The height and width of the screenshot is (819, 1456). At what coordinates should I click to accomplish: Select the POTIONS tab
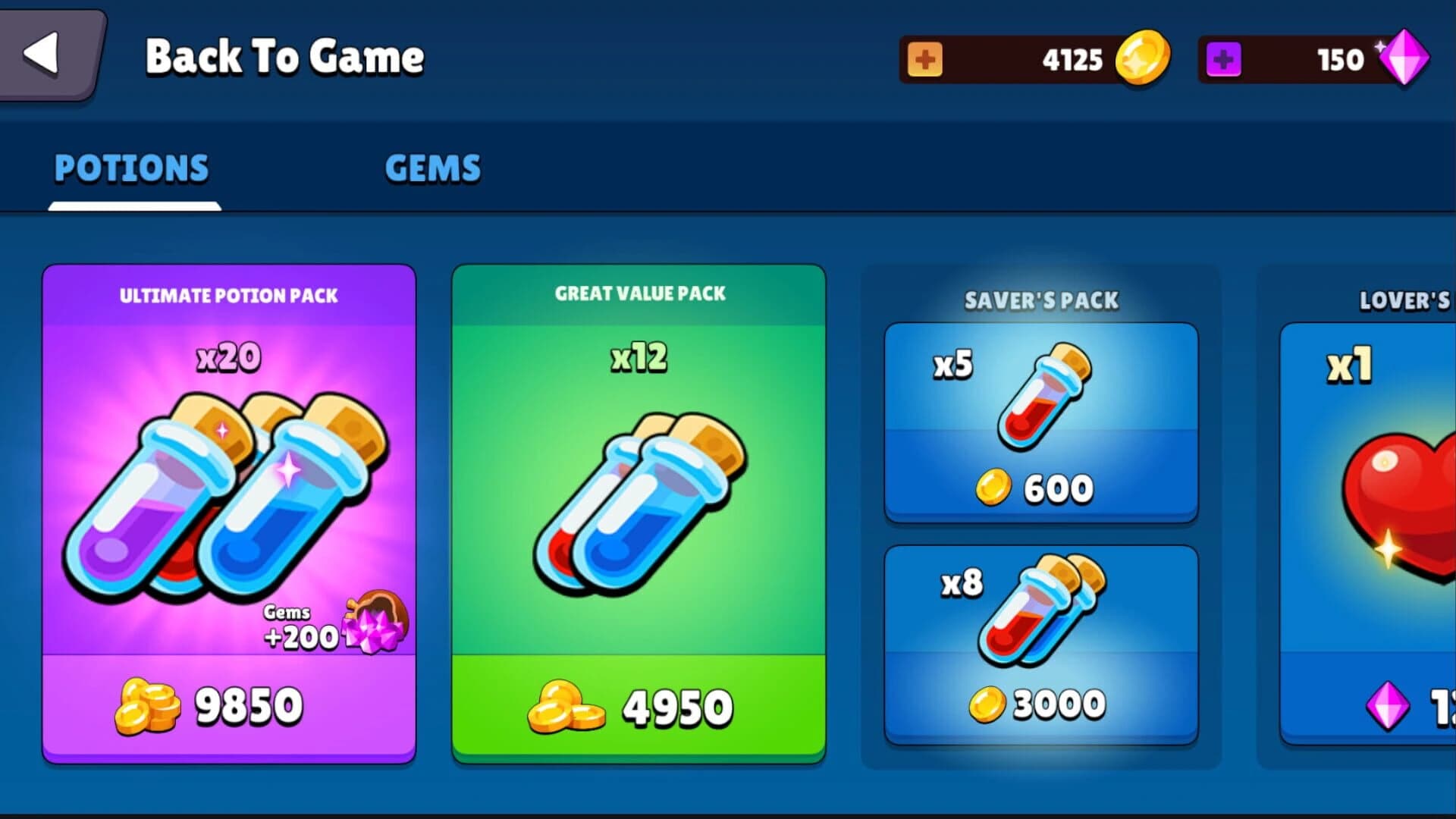[x=133, y=168]
